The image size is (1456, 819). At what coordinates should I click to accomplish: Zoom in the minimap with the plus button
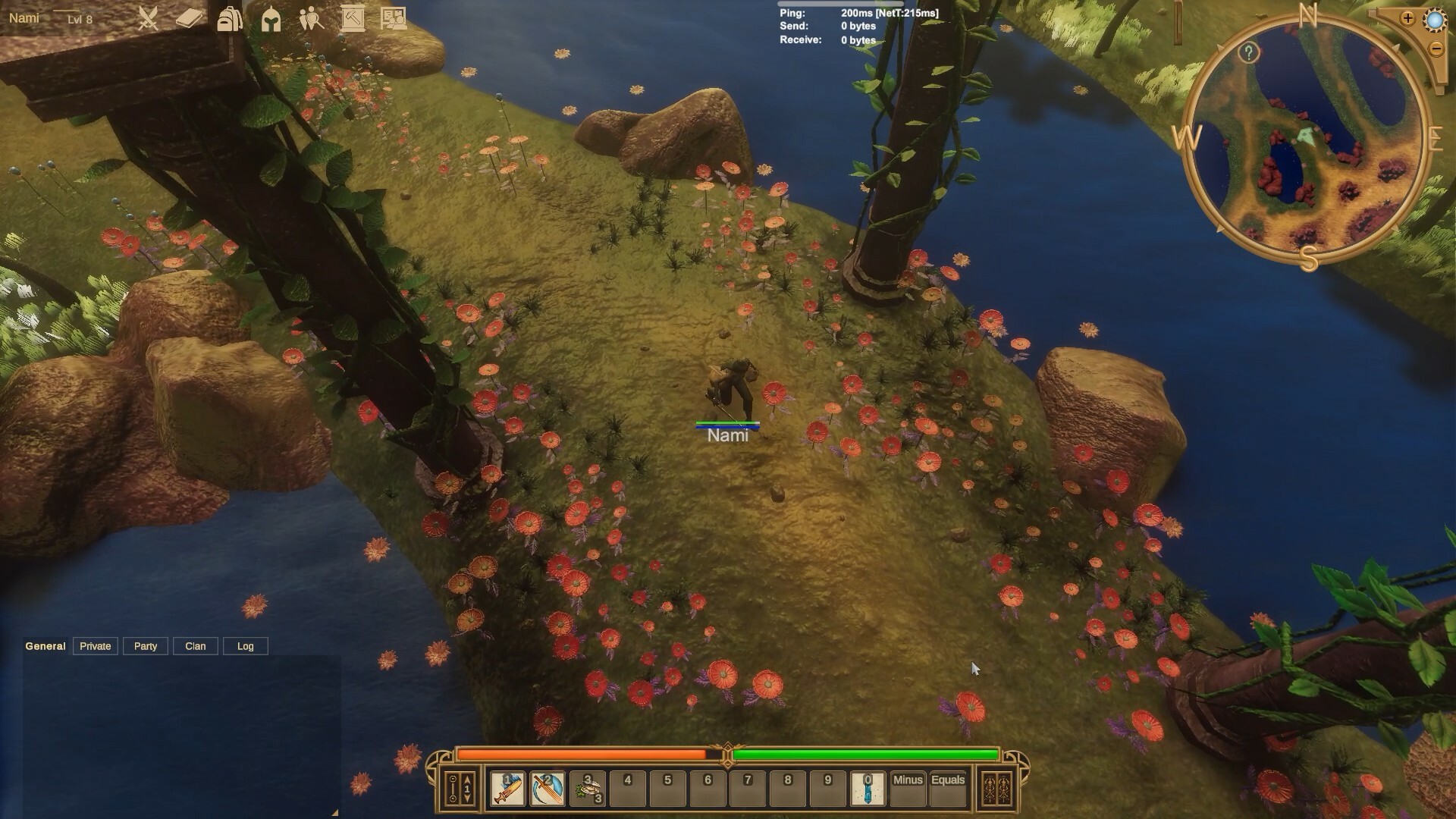1407,18
